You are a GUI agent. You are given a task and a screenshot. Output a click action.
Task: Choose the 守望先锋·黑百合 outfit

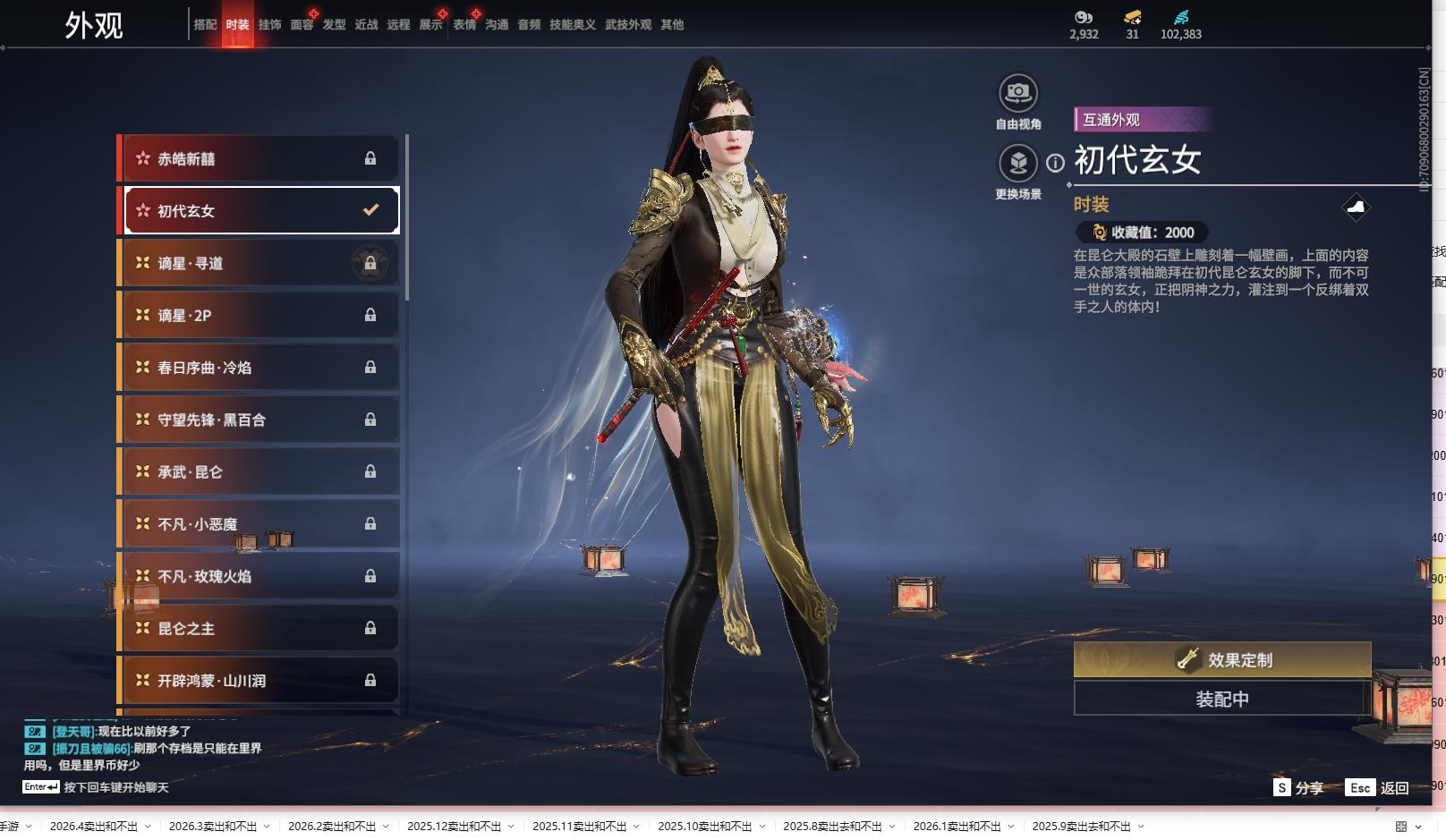tap(259, 420)
